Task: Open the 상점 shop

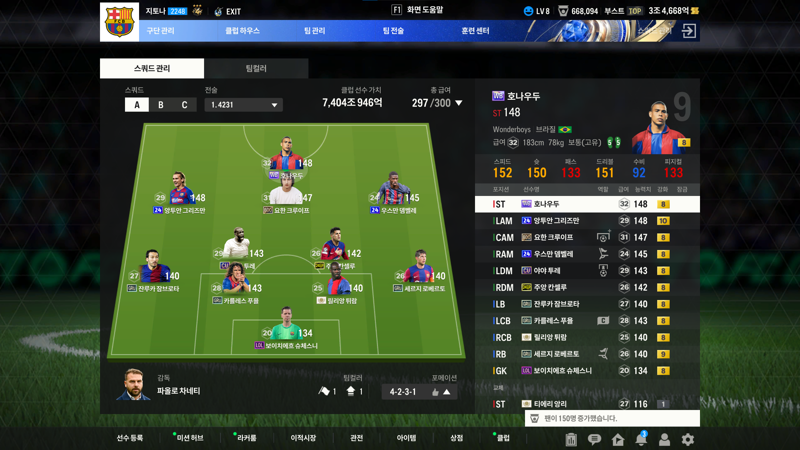Action: point(456,438)
